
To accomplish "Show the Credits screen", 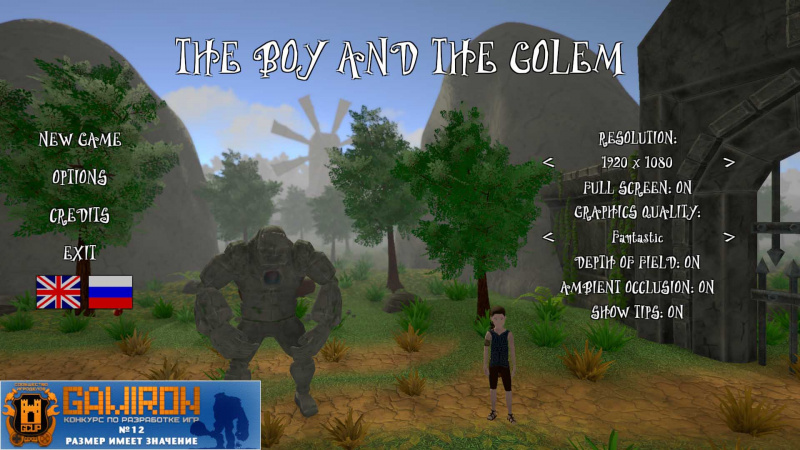I will click(x=80, y=216).
